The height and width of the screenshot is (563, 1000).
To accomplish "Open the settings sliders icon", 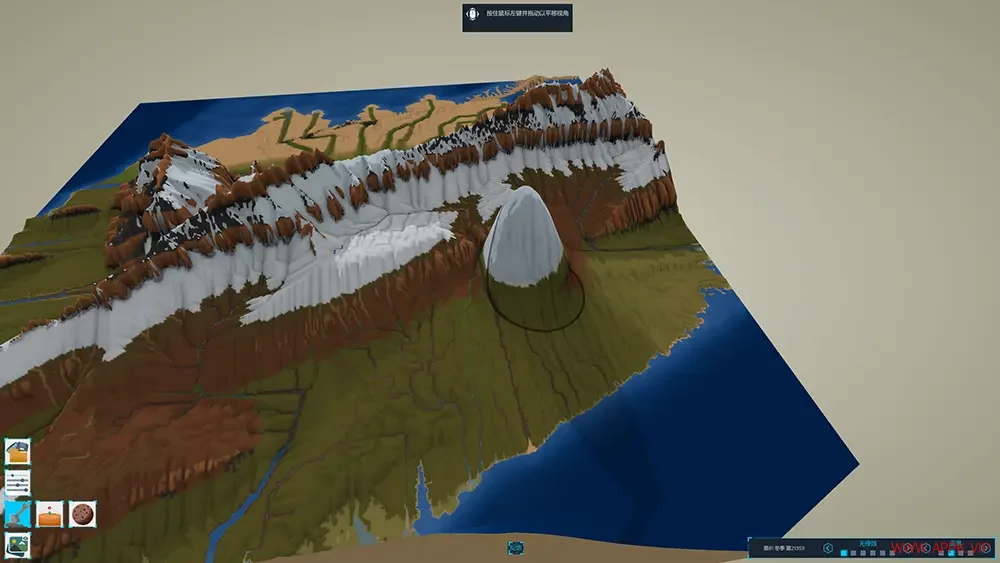I will [x=17, y=483].
